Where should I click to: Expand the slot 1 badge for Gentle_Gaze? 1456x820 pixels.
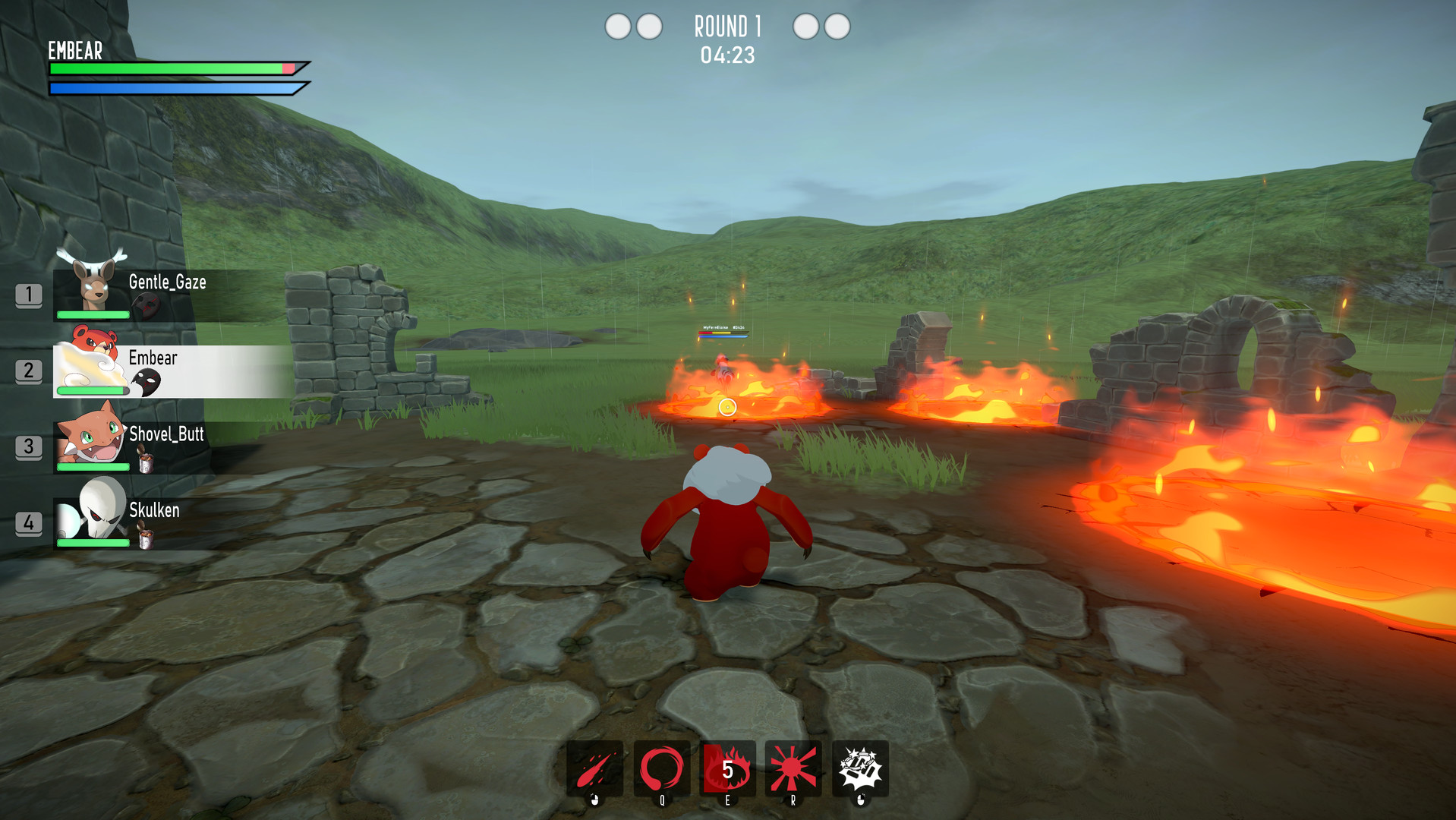30,296
